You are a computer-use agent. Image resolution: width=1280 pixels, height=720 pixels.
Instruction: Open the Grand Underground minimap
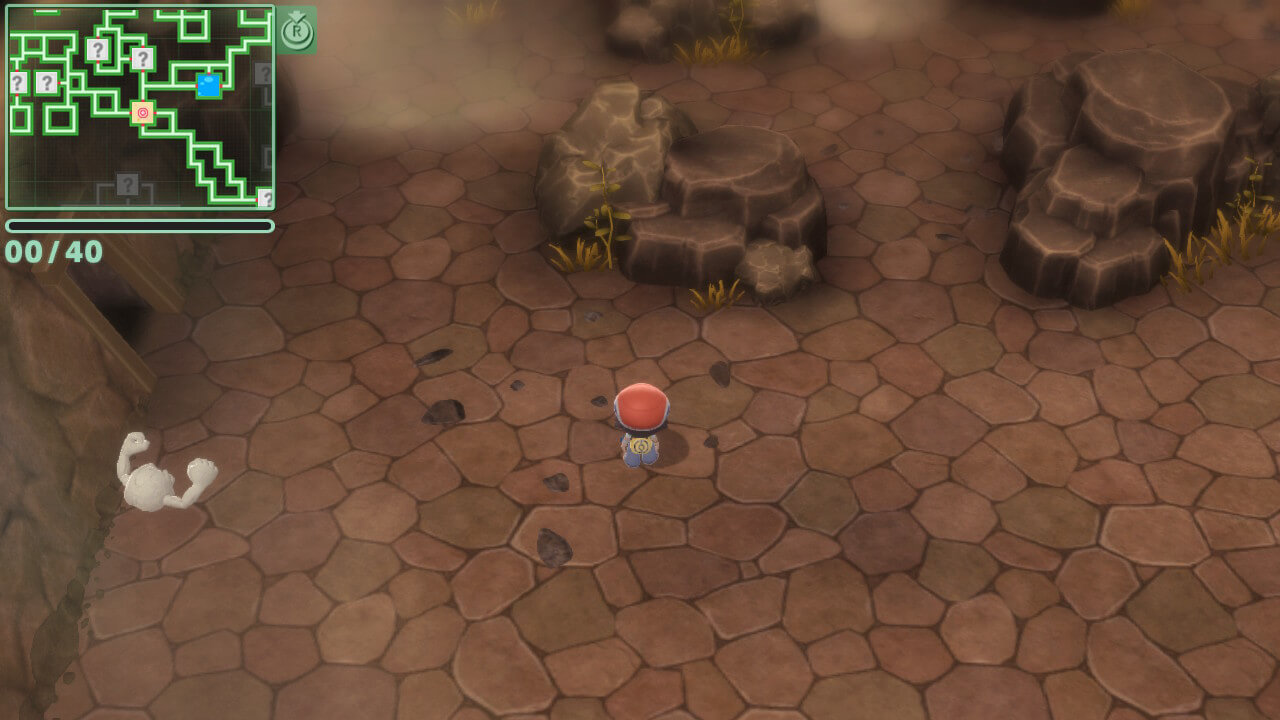click(x=140, y=108)
